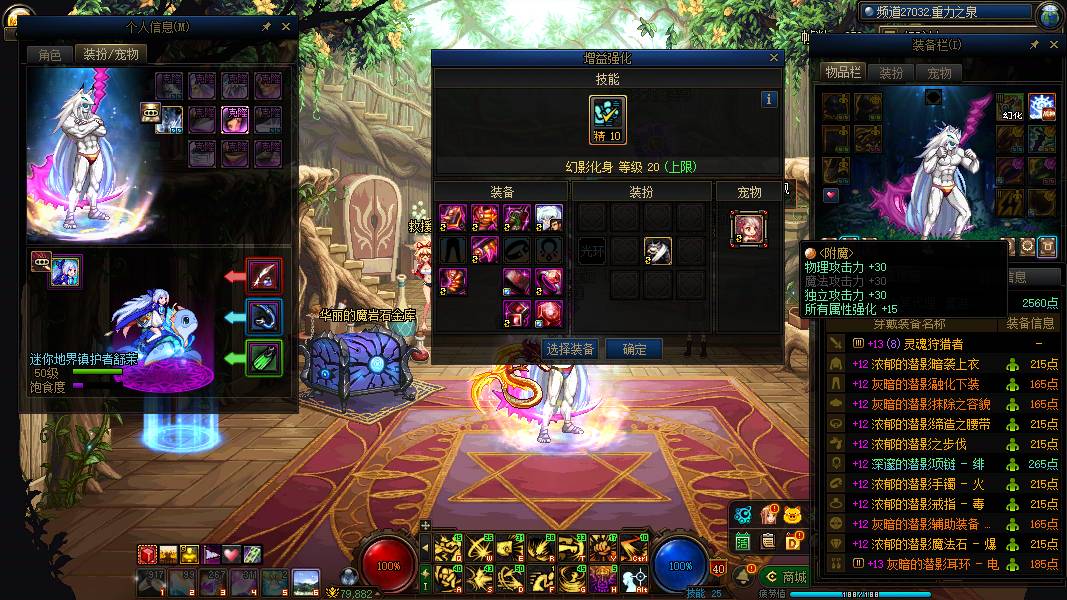Confirm with the 确定 button

[x=634, y=349]
